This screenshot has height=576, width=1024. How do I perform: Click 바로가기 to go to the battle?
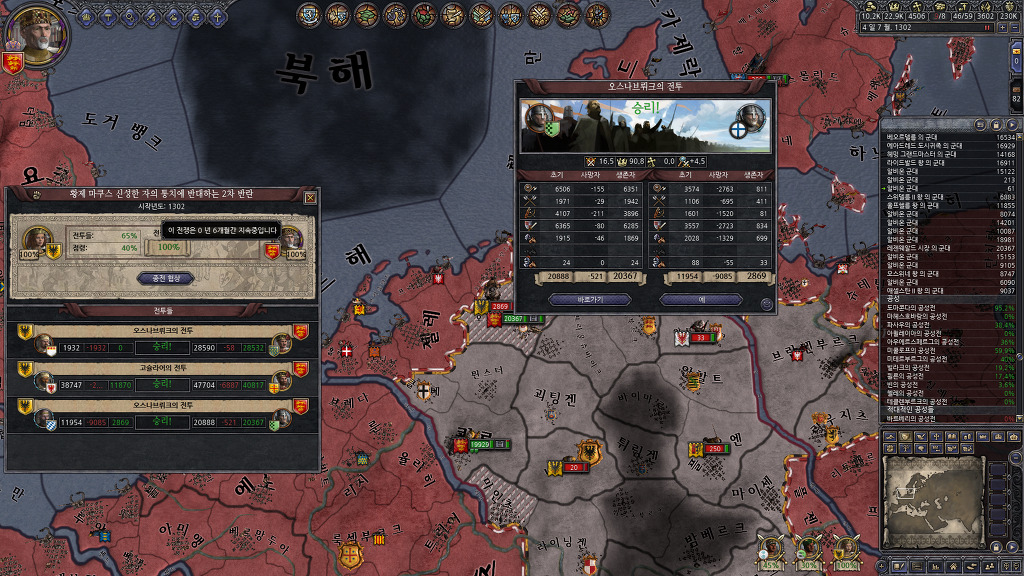click(x=576, y=299)
